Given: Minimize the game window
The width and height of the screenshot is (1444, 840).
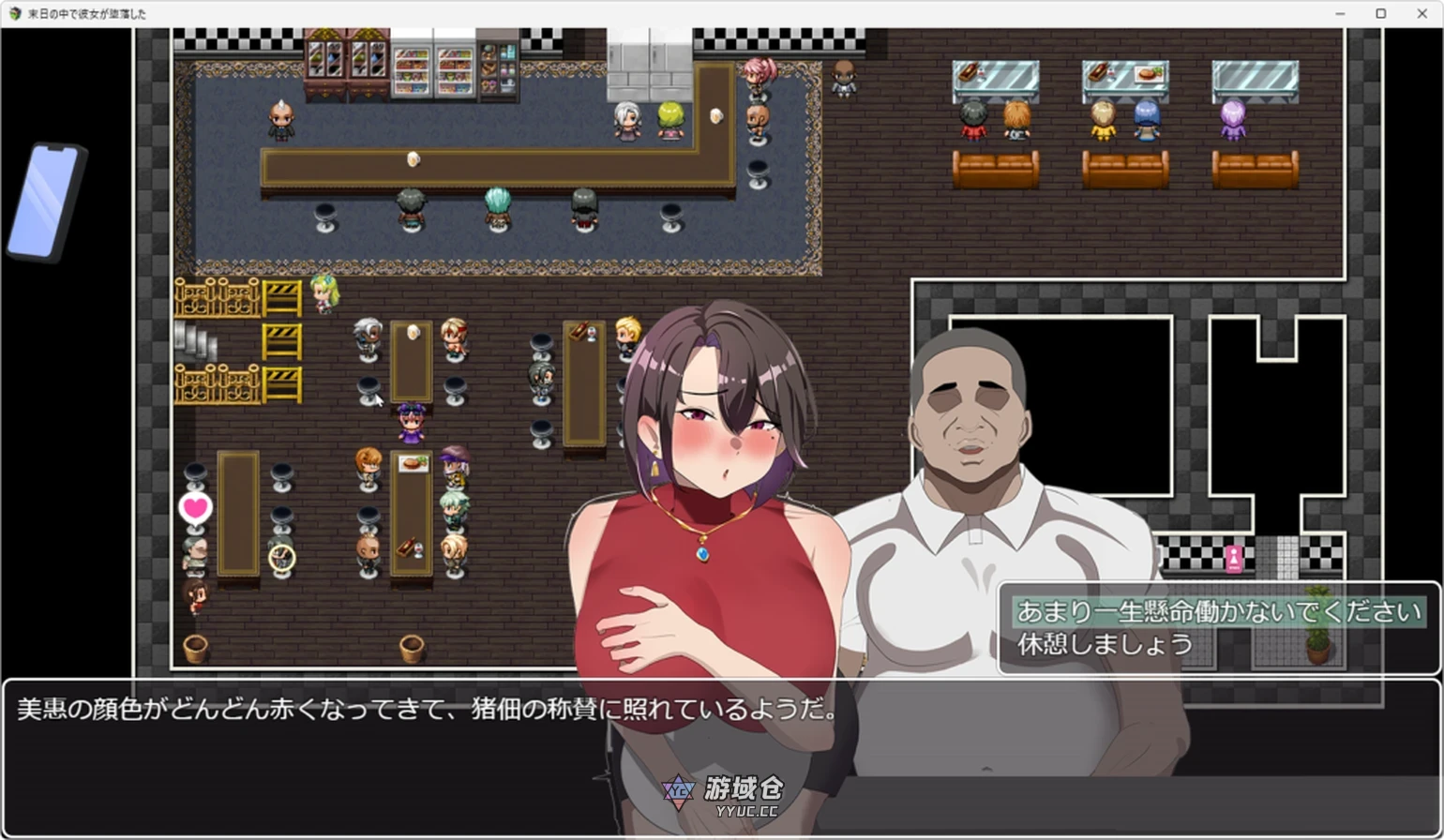Looking at the screenshot, I should click(x=1339, y=14).
